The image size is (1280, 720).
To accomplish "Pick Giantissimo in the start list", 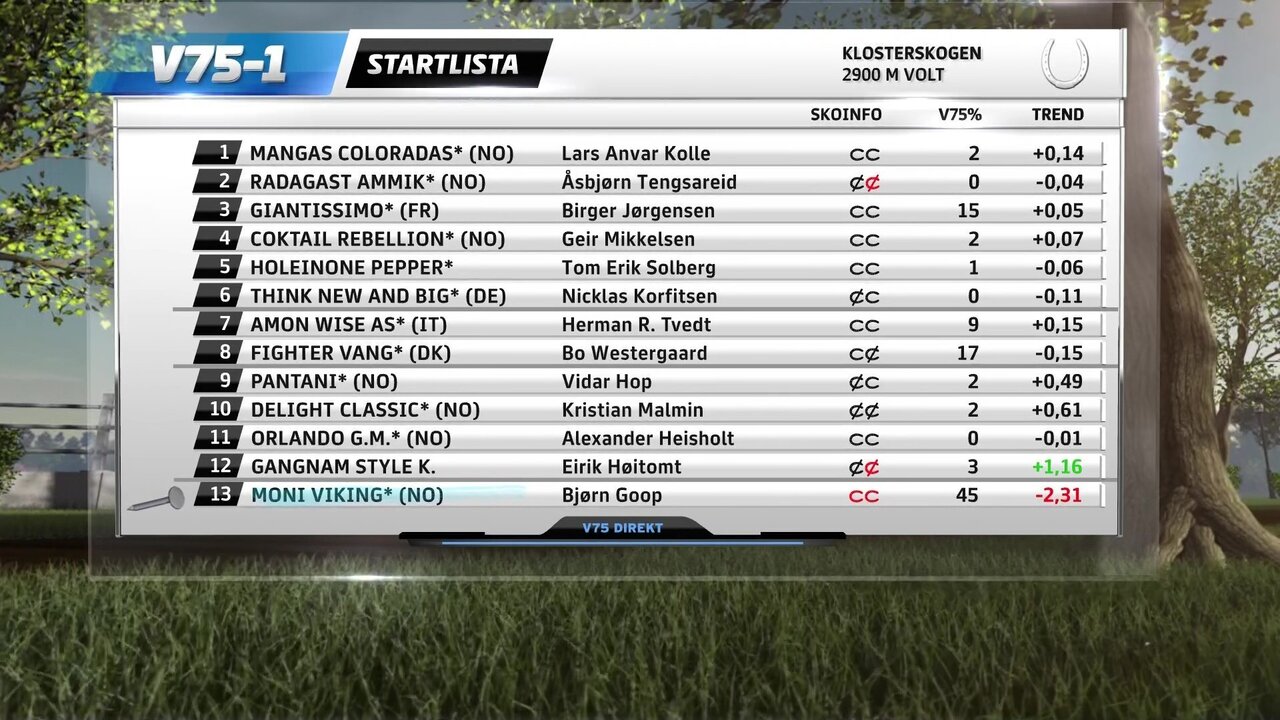I will click(344, 211).
